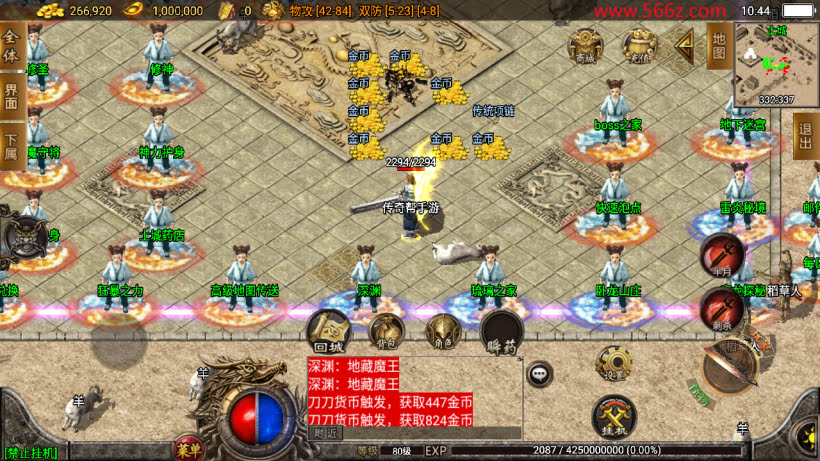This screenshot has width=820, height=461.
Task: Open the 地图 map tab
Action: coord(717,45)
